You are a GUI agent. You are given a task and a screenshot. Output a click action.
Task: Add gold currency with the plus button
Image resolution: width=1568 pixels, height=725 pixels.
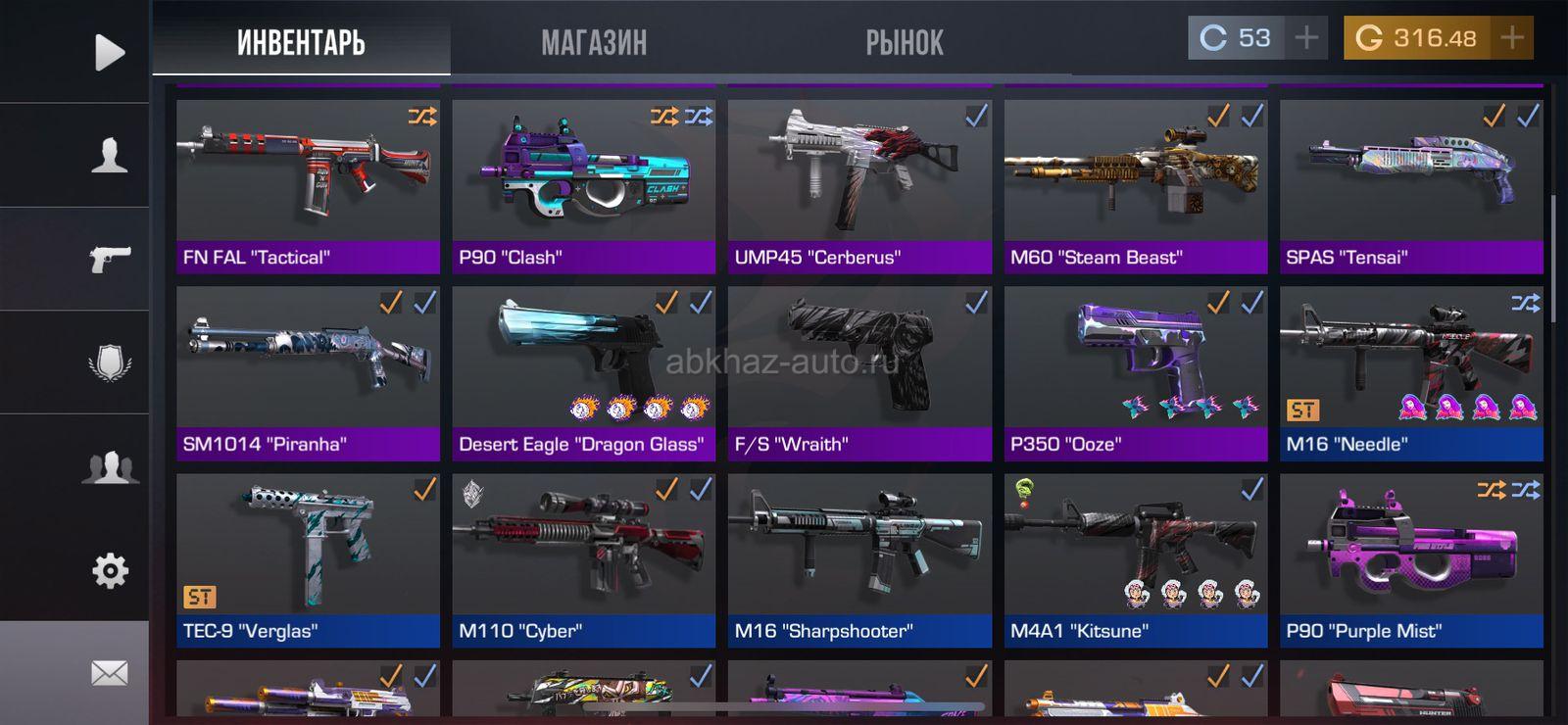click(1512, 38)
